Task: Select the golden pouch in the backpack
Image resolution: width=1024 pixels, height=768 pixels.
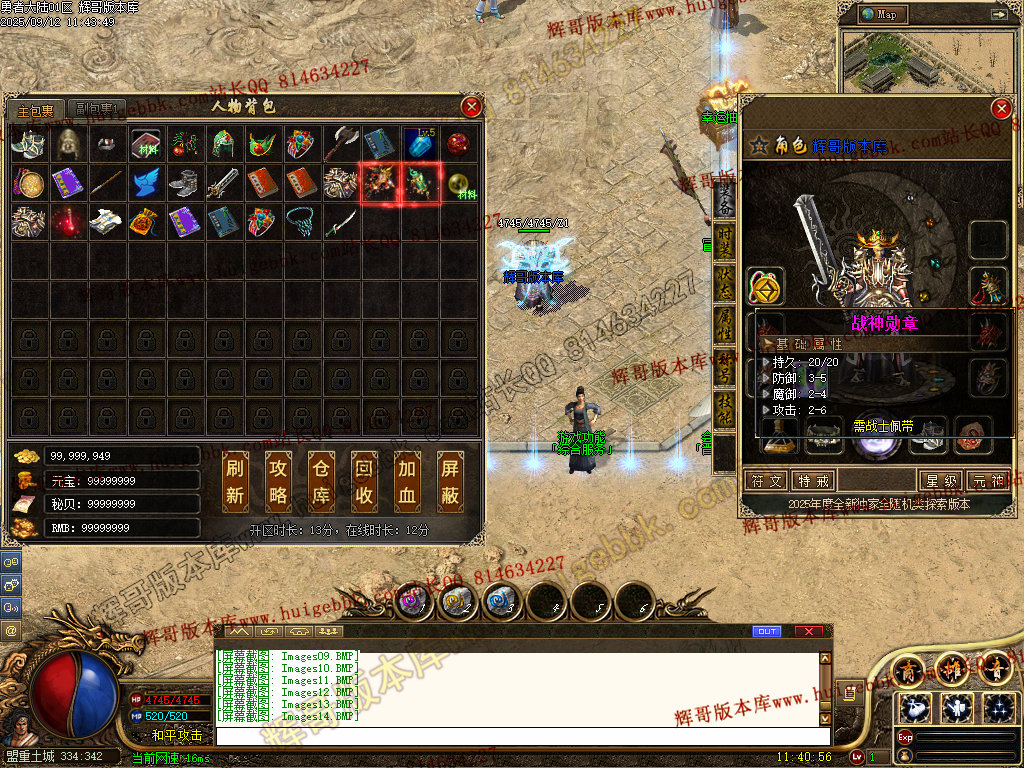Action: tap(146, 221)
